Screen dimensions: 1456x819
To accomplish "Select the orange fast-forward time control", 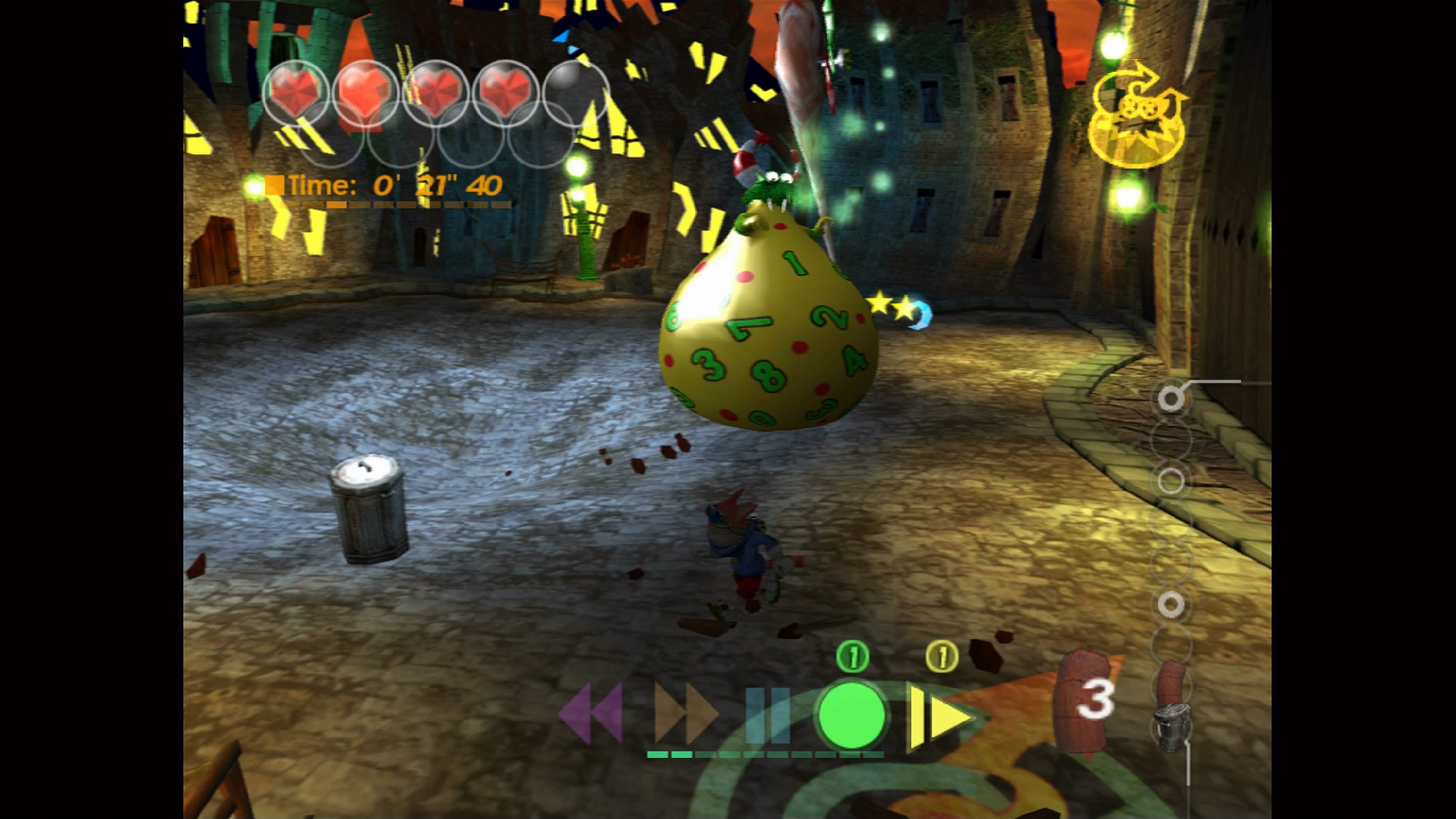I will pyautogui.click(x=686, y=713).
